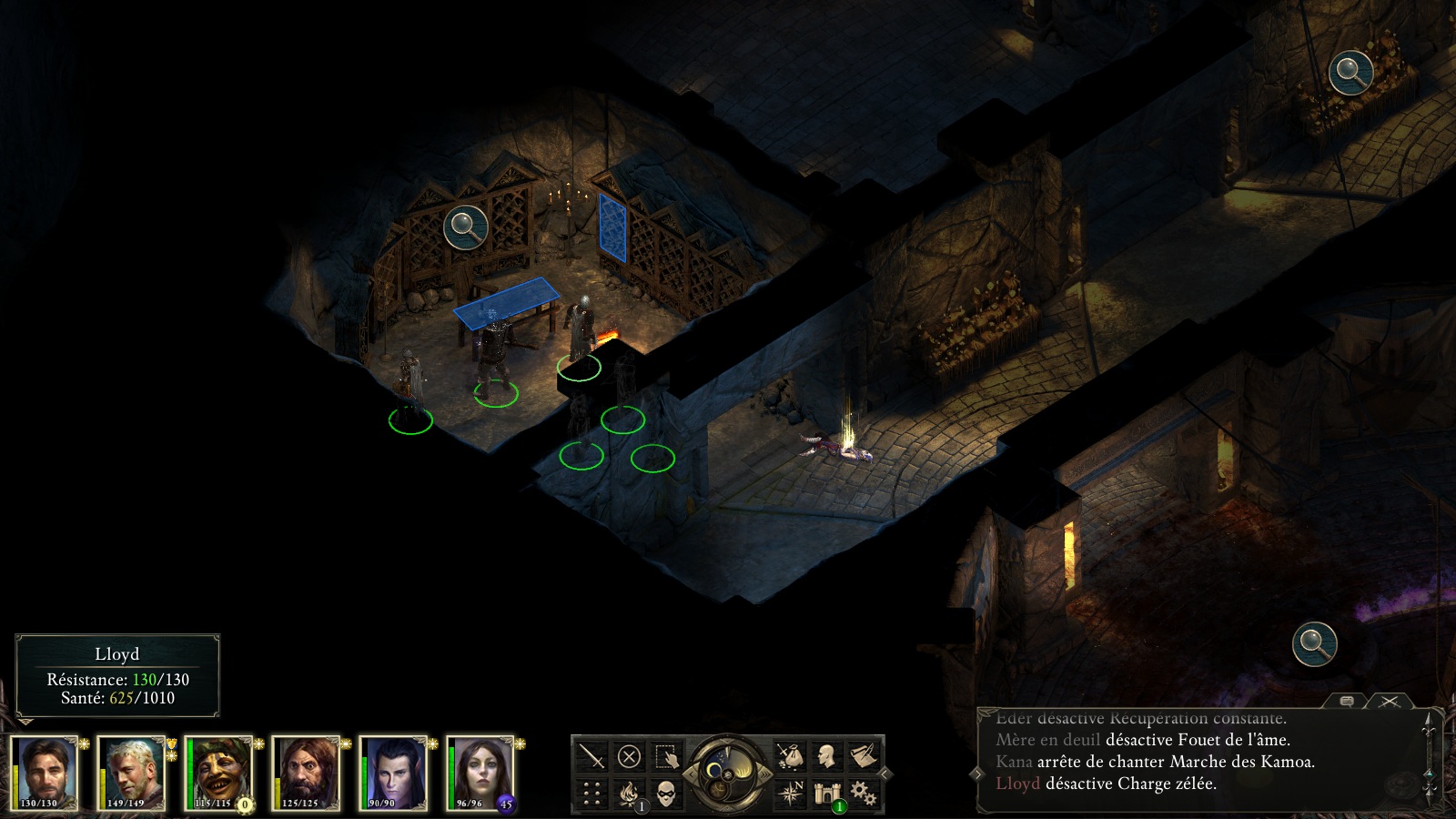Toggle scouting mode with the masked face icon

coord(666,794)
